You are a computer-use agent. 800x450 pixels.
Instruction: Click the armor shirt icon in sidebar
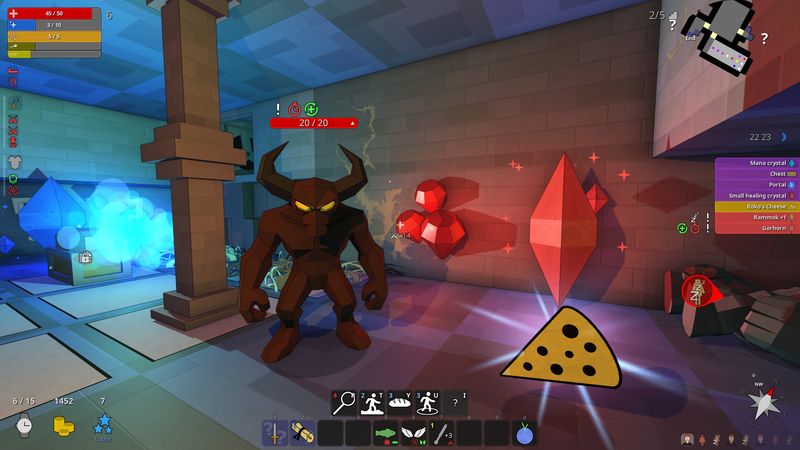[15, 161]
